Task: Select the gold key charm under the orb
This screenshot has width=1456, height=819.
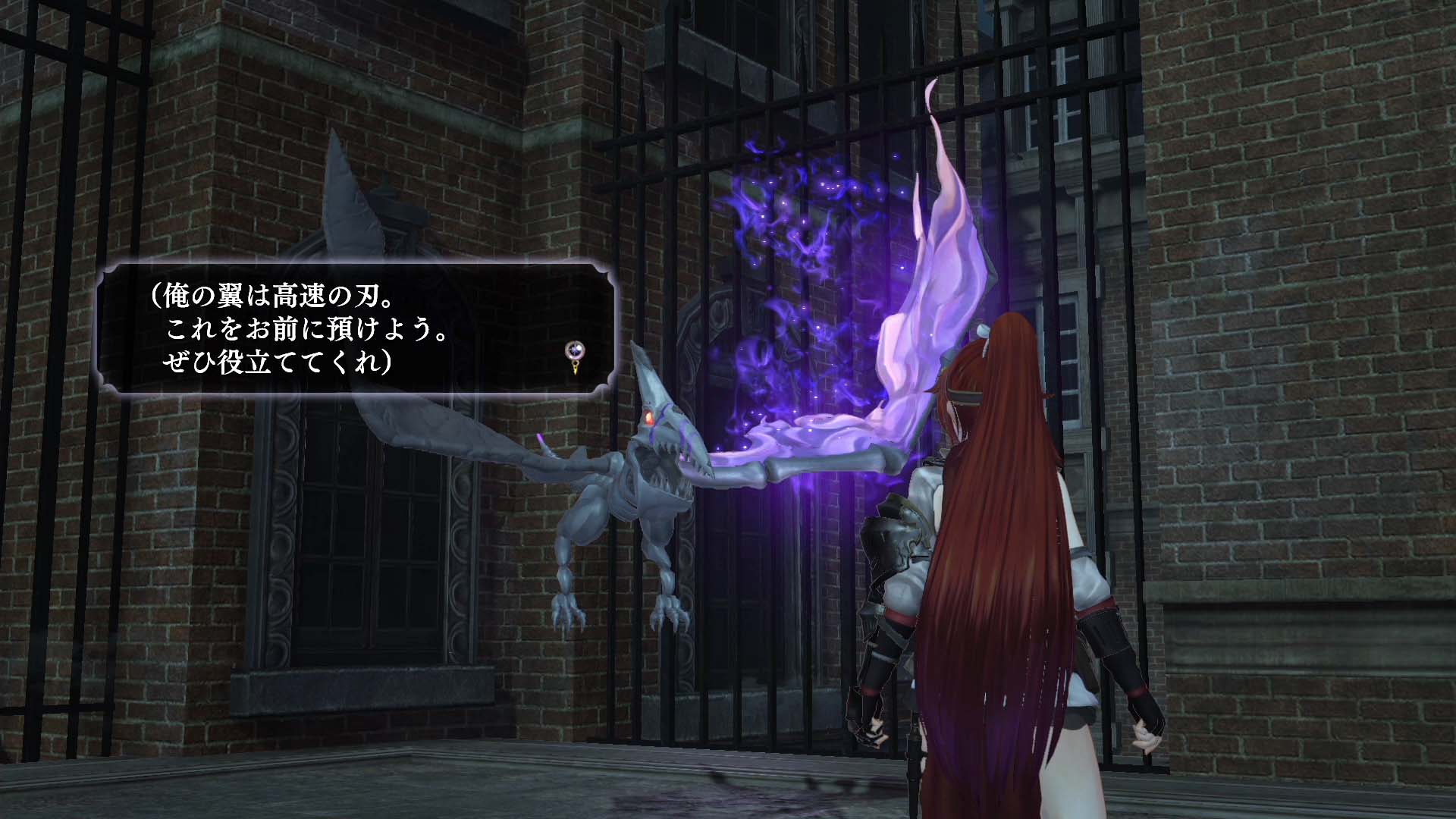Action: click(575, 368)
